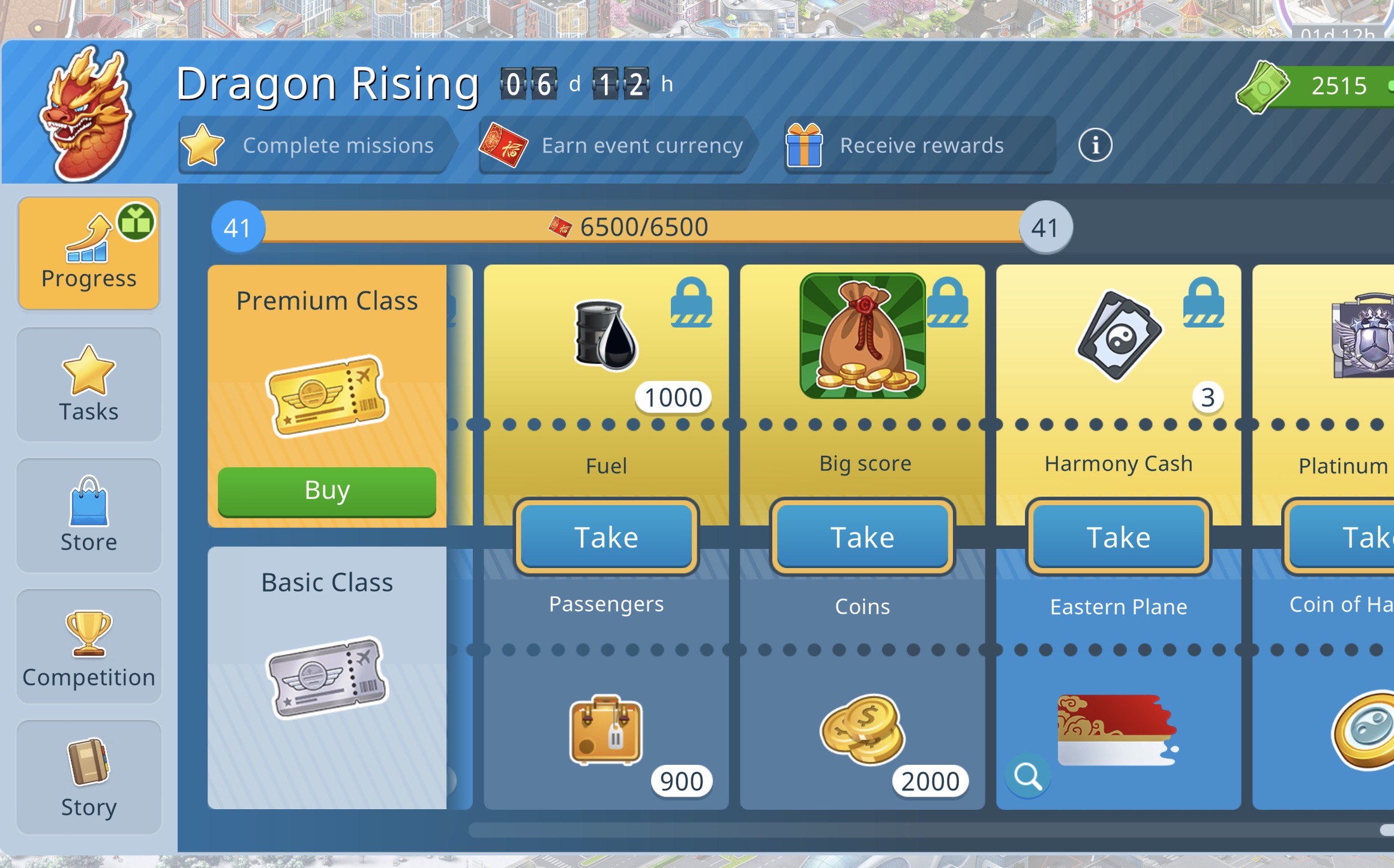The image size is (1394, 868).
Task: Open the Tasks tab
Action: click(x=89, y=385)
